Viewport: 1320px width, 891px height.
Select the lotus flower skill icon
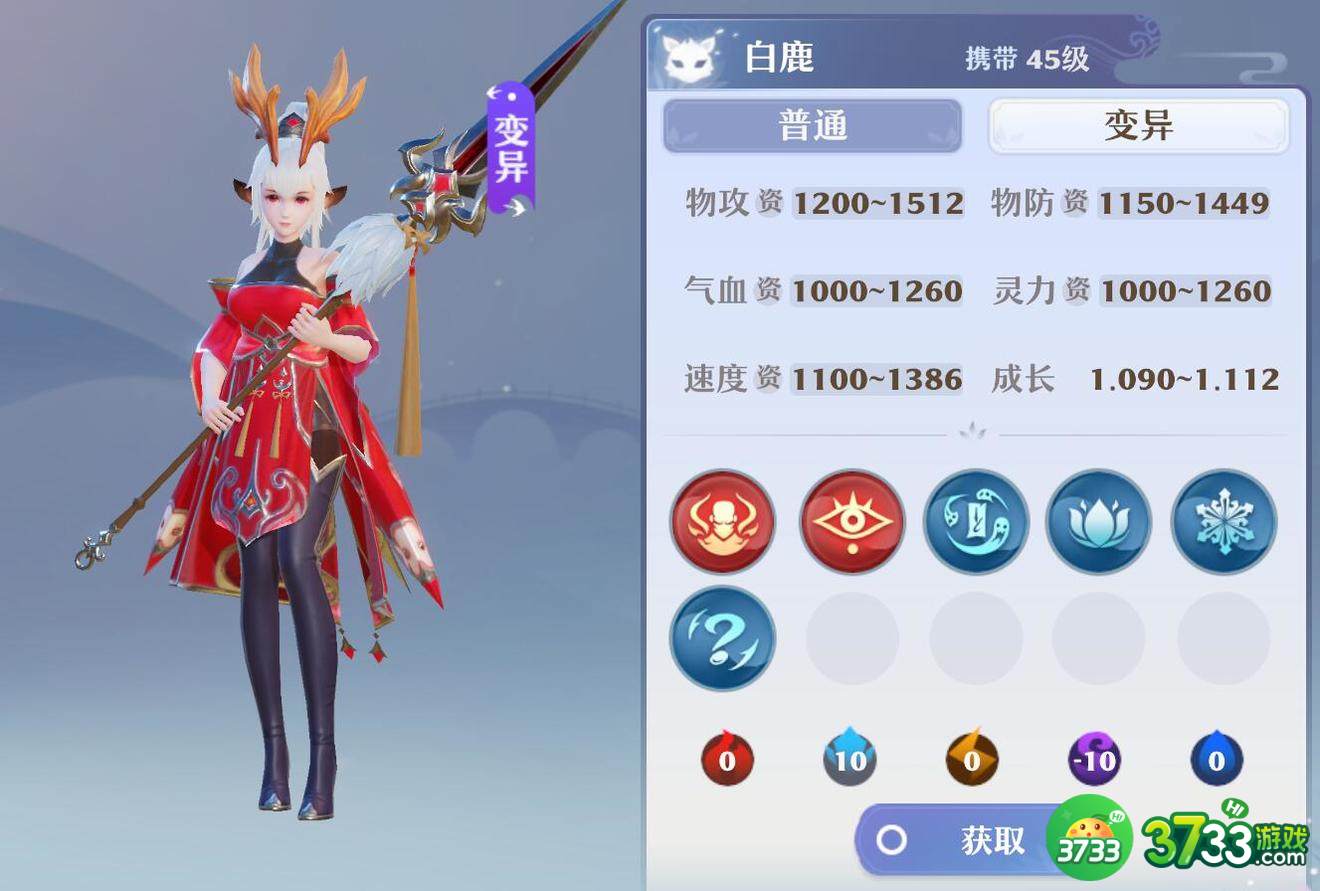(1098, 522)
